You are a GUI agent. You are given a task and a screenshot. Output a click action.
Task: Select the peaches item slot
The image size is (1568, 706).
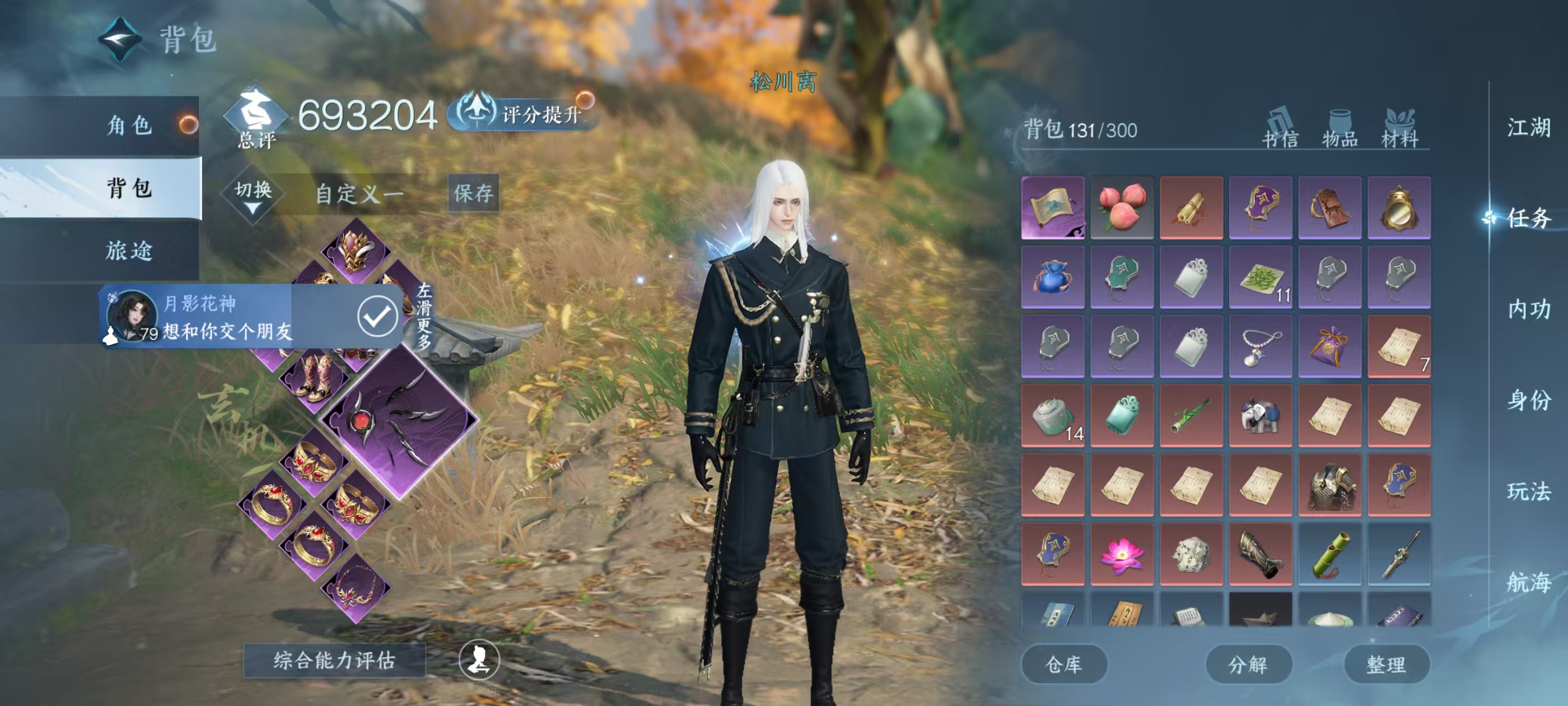point(1122,208)
